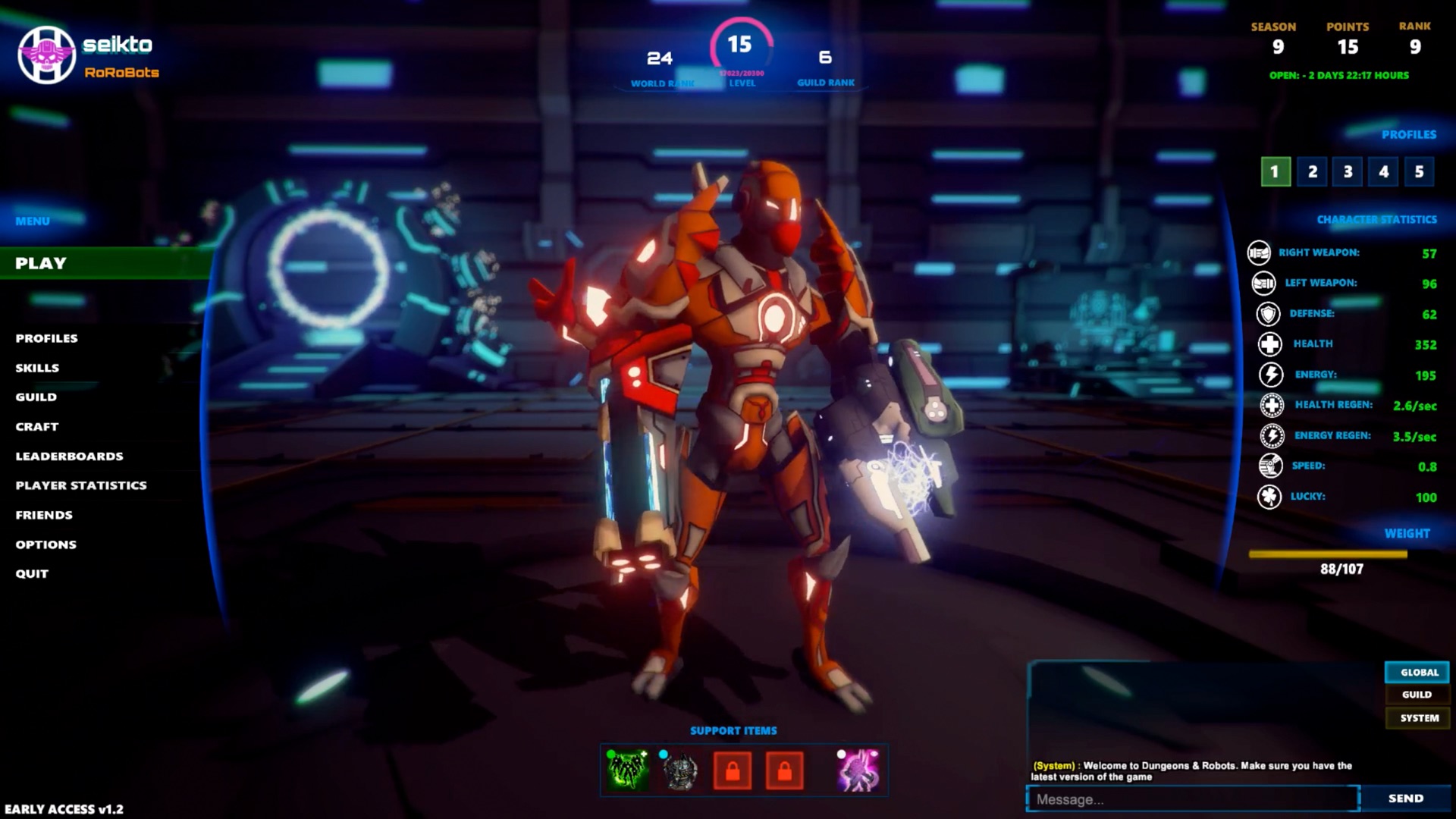Expand the Character Statistics panel

pyautogui.click(x=1376, y=219)
